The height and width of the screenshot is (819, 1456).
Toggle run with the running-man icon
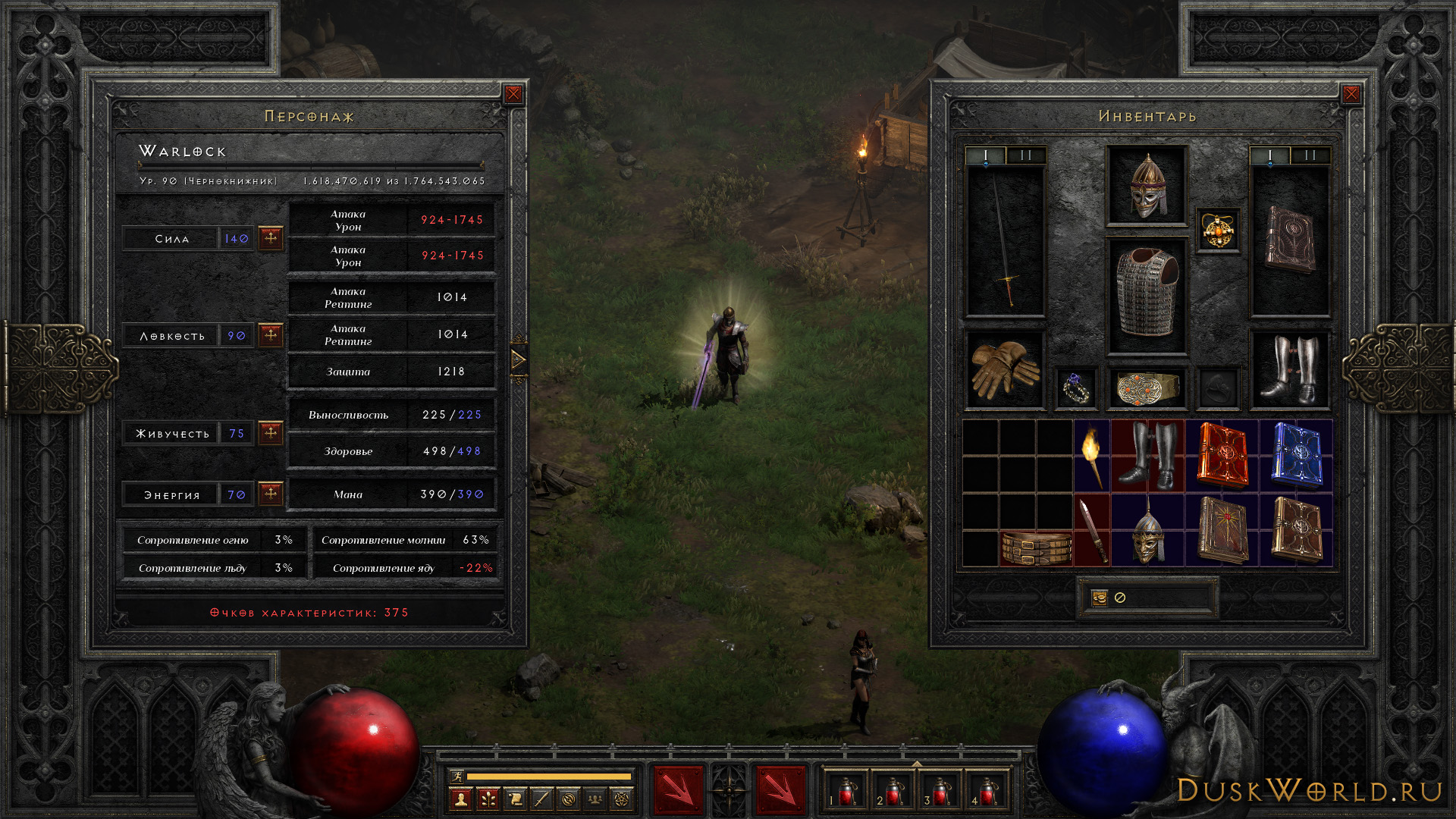coord(457,776)
